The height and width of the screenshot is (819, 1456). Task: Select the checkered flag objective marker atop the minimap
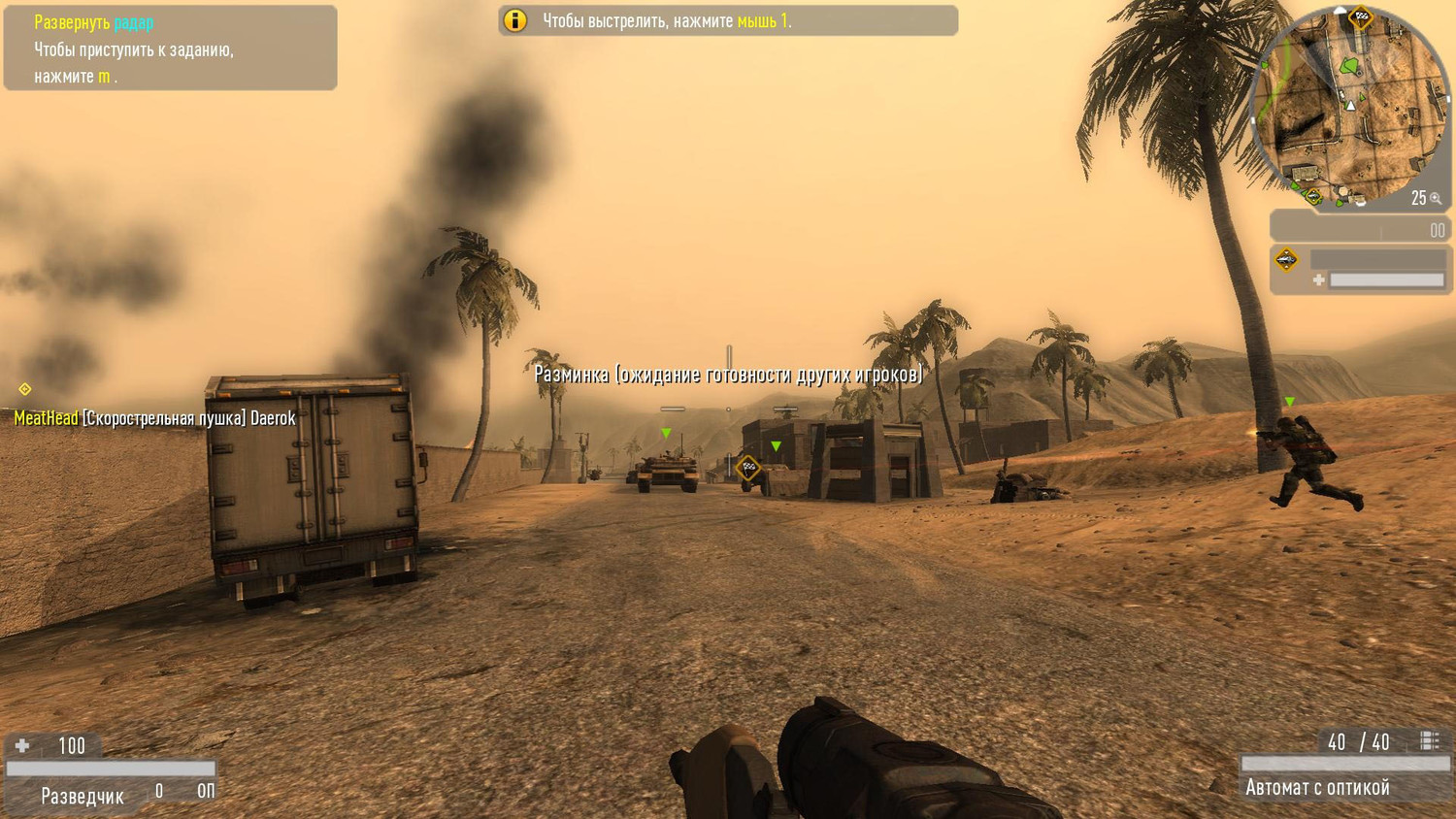pos(1362,15)
